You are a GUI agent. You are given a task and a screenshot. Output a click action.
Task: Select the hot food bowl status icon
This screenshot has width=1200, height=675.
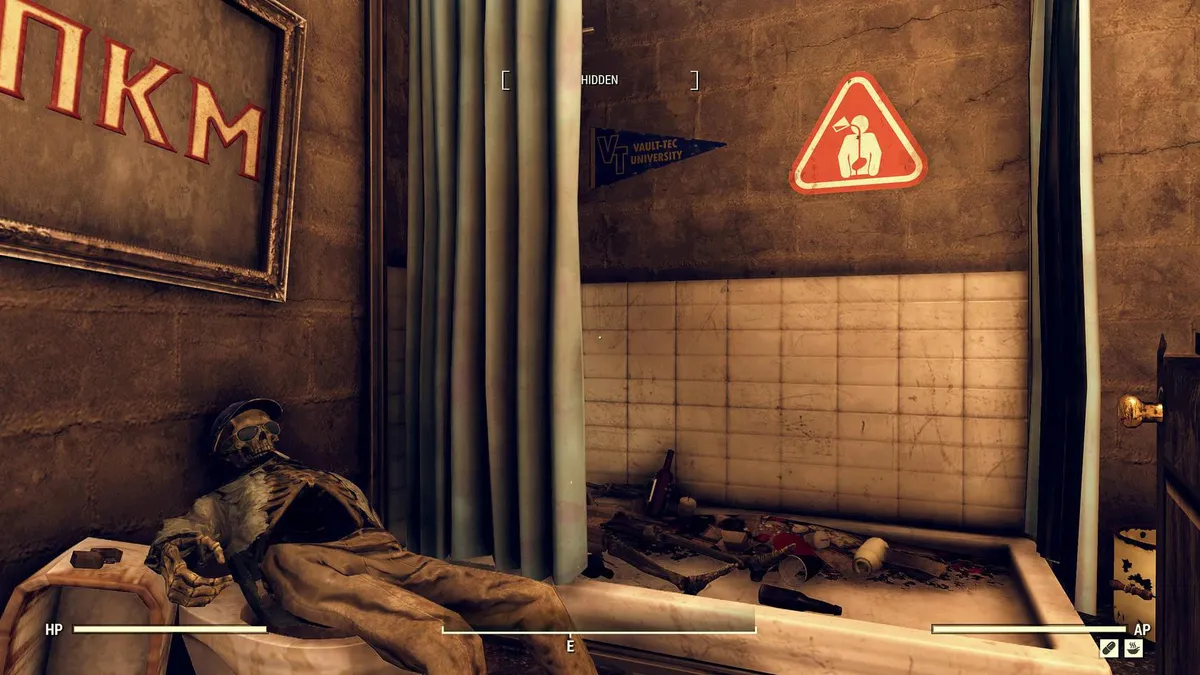pos(1133,648)
